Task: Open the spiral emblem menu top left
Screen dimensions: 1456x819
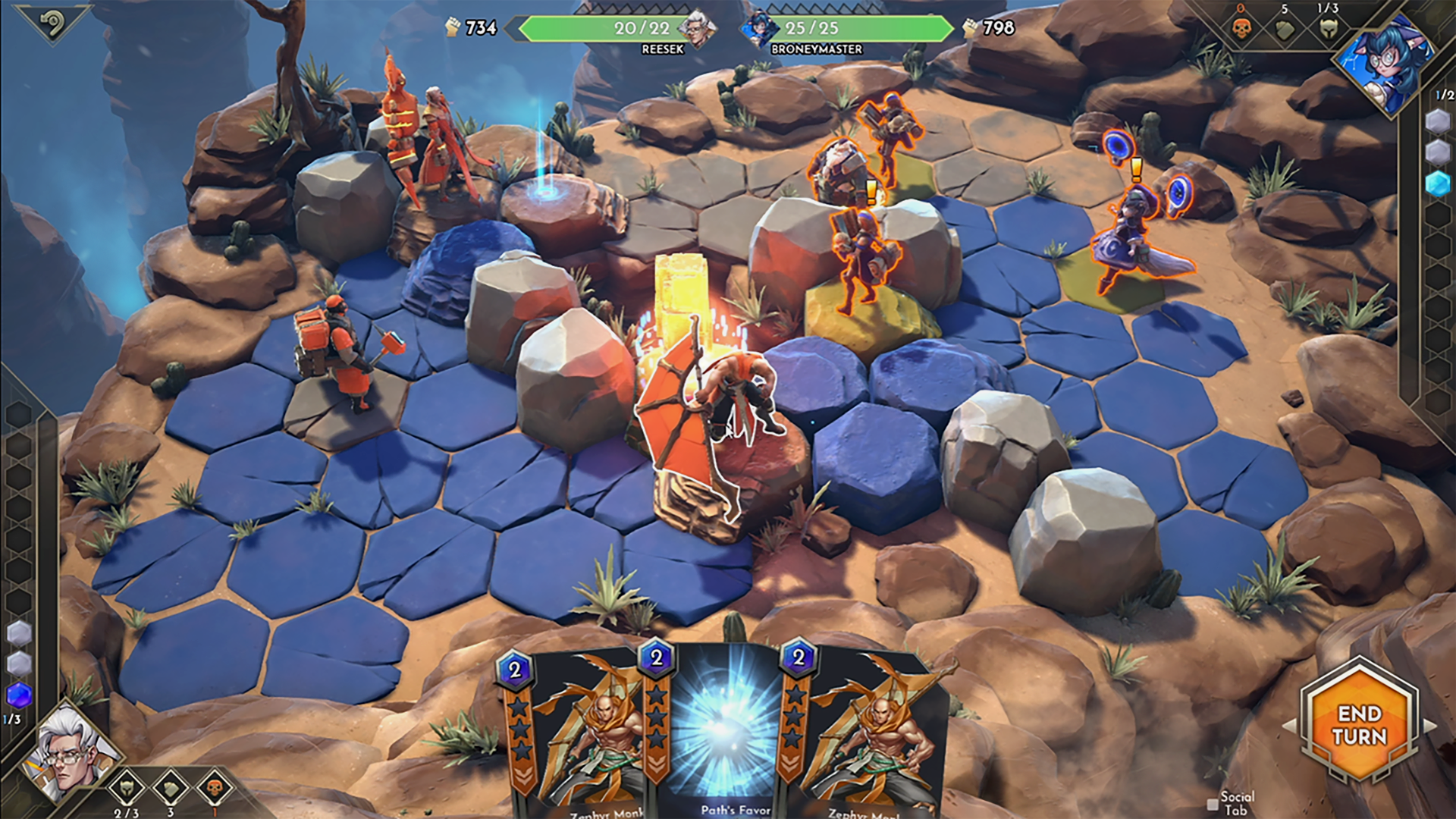Action: click(x=52, y=23)
